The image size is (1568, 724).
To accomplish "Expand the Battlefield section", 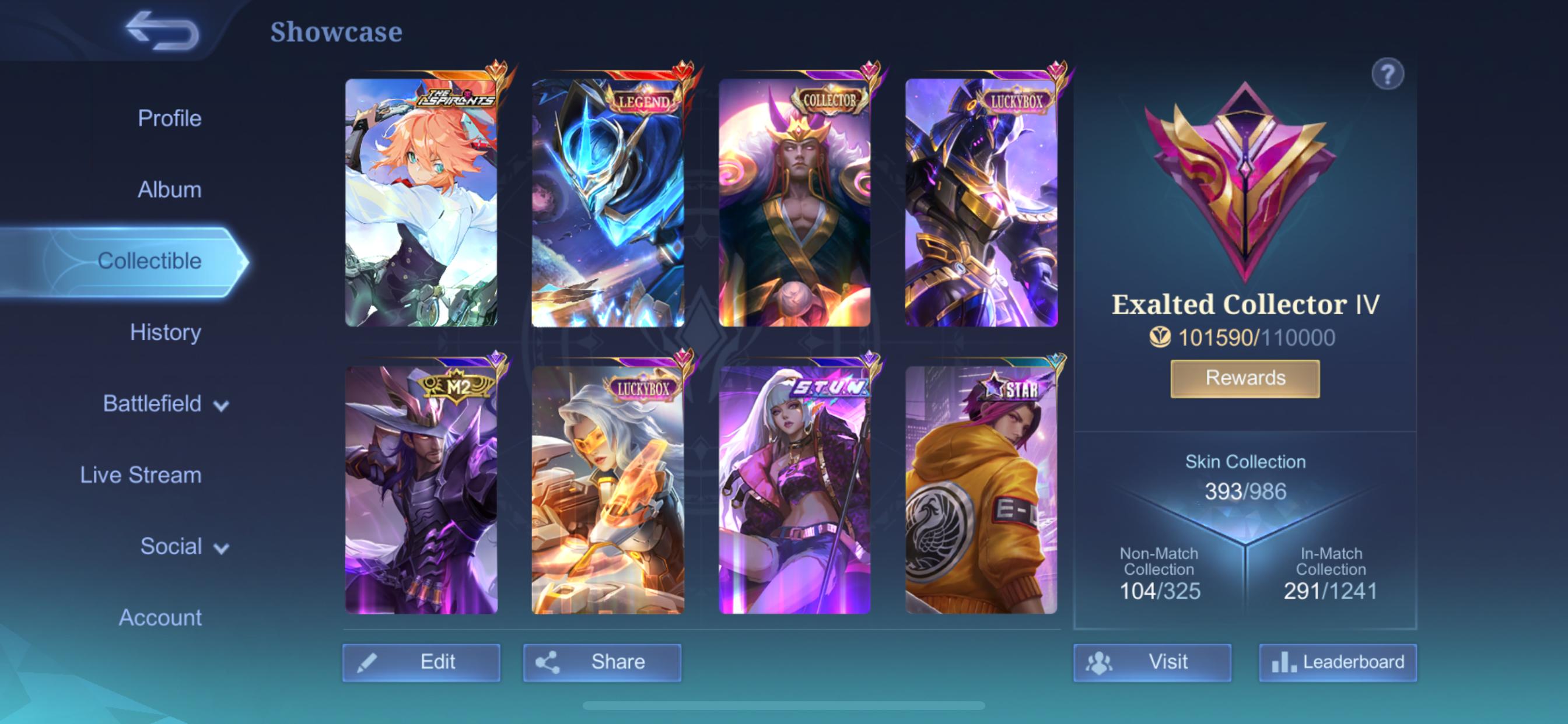I will pyautogui.click(x=152, y=403).
